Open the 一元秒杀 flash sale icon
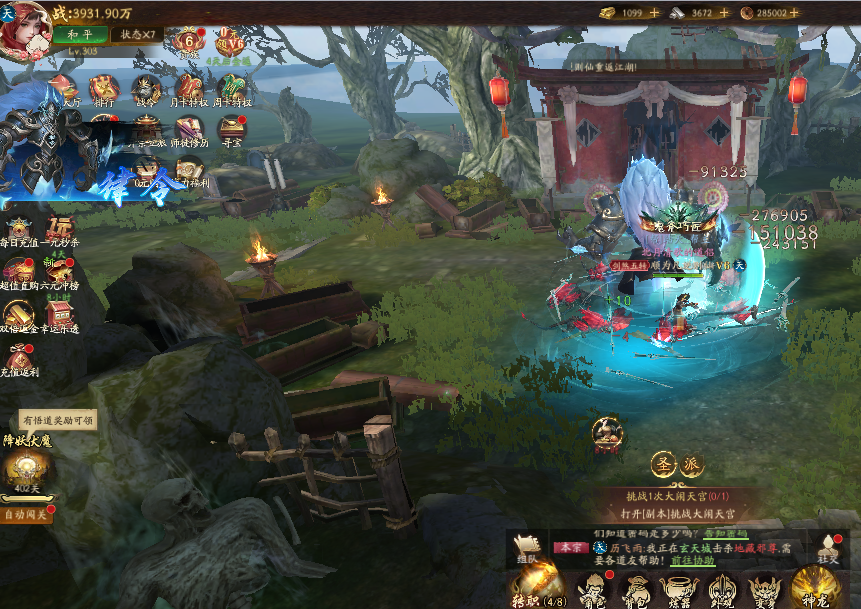 (61, 229)
